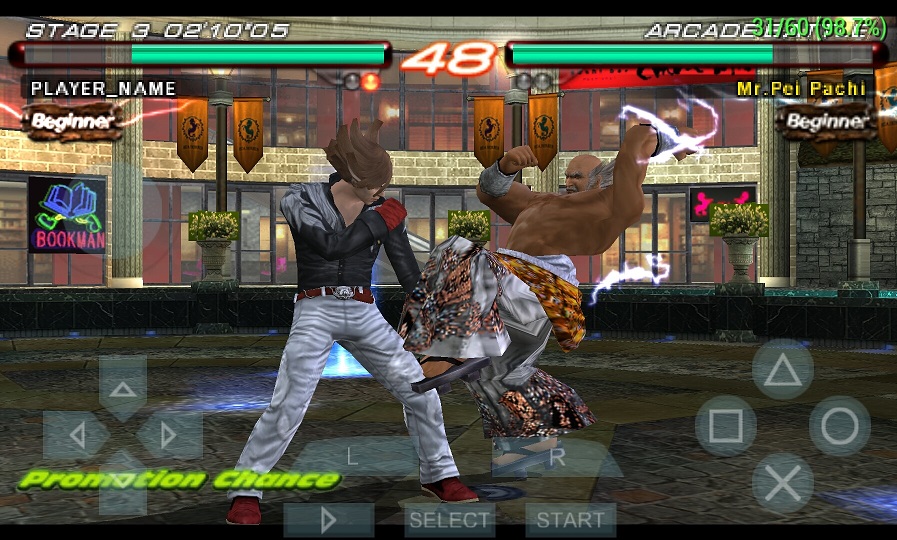Tap the cross action button

(x=782, y=484)
